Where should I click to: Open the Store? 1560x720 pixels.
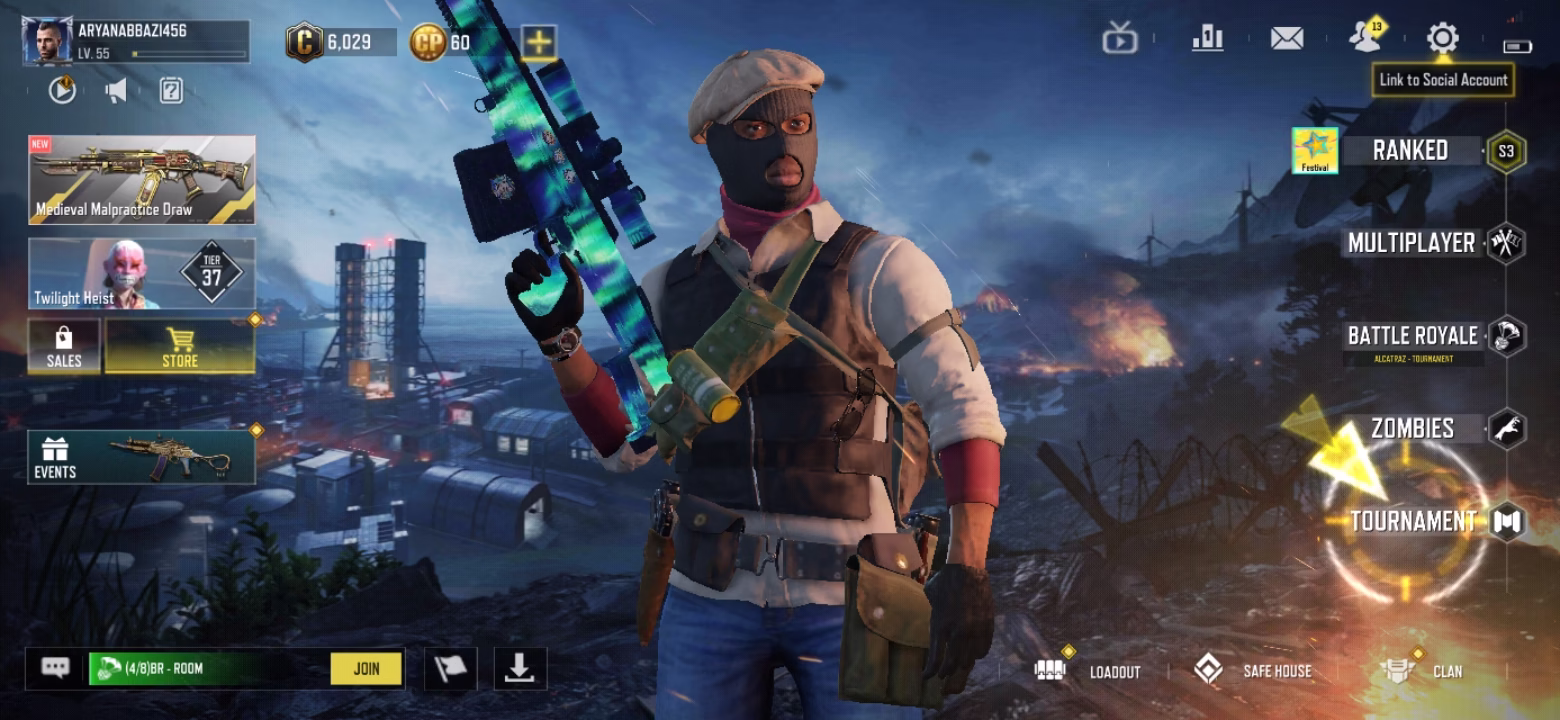(x=180, y=347)
